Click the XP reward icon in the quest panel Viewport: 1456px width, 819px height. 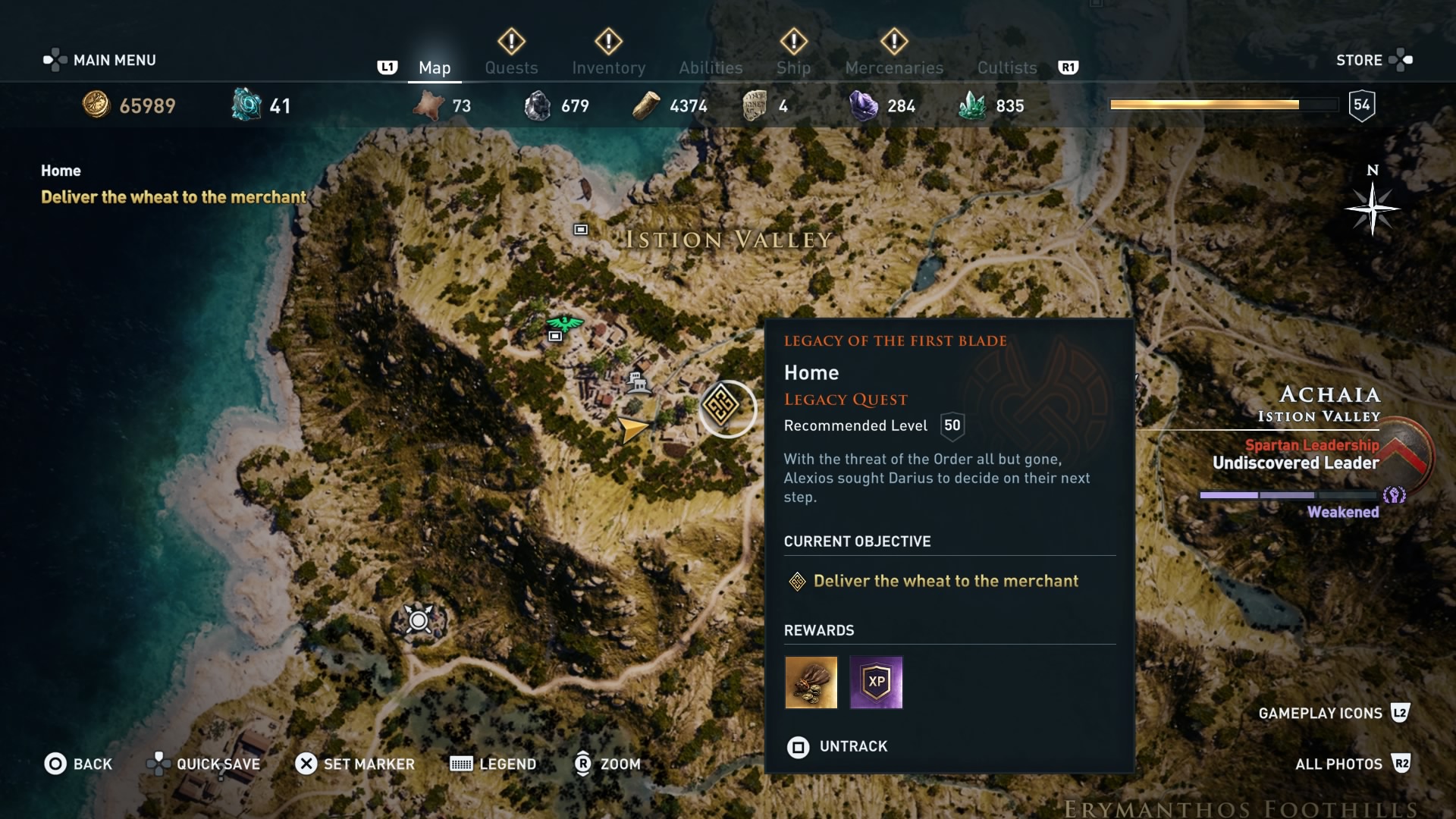[x=876, y=682]
